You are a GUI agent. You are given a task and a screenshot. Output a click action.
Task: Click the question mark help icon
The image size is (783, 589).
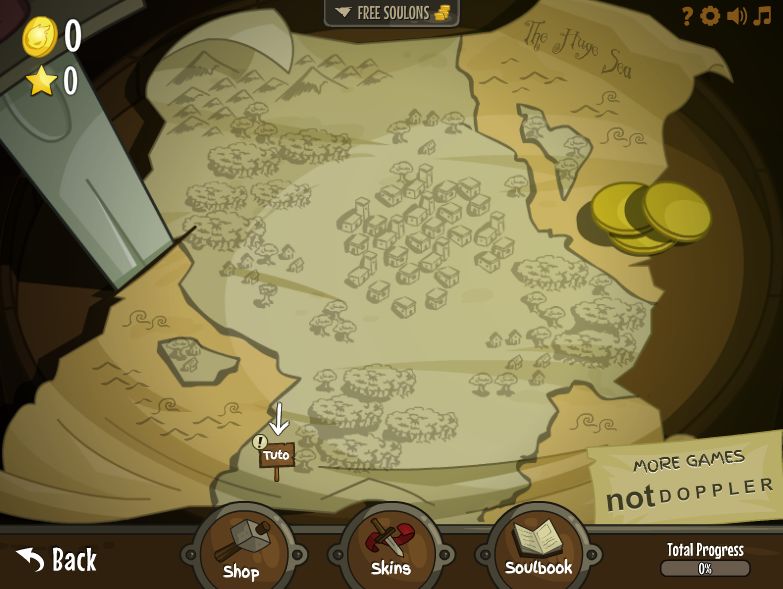687,16
